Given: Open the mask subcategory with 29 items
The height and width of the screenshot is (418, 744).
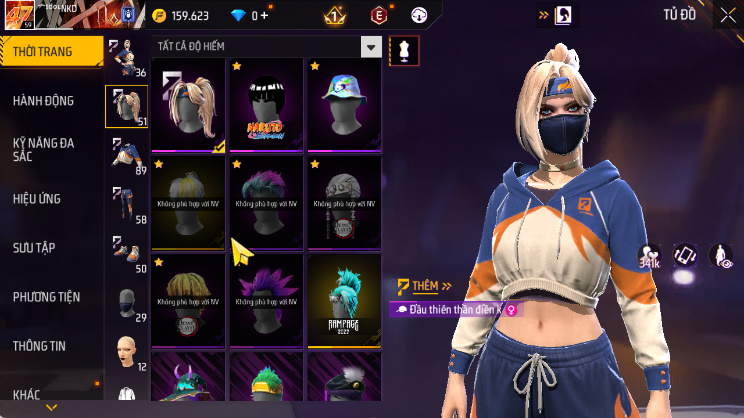Looking at the screenshot, I should pos(126,303).
